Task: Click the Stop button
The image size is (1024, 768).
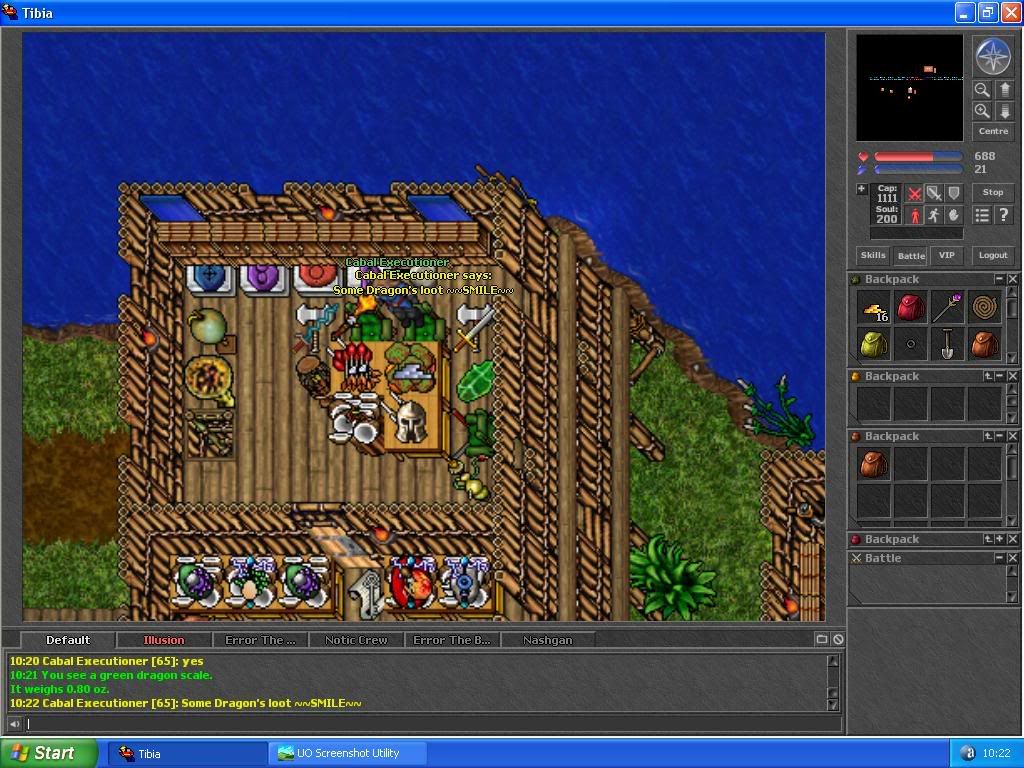Action: [993, 192]
